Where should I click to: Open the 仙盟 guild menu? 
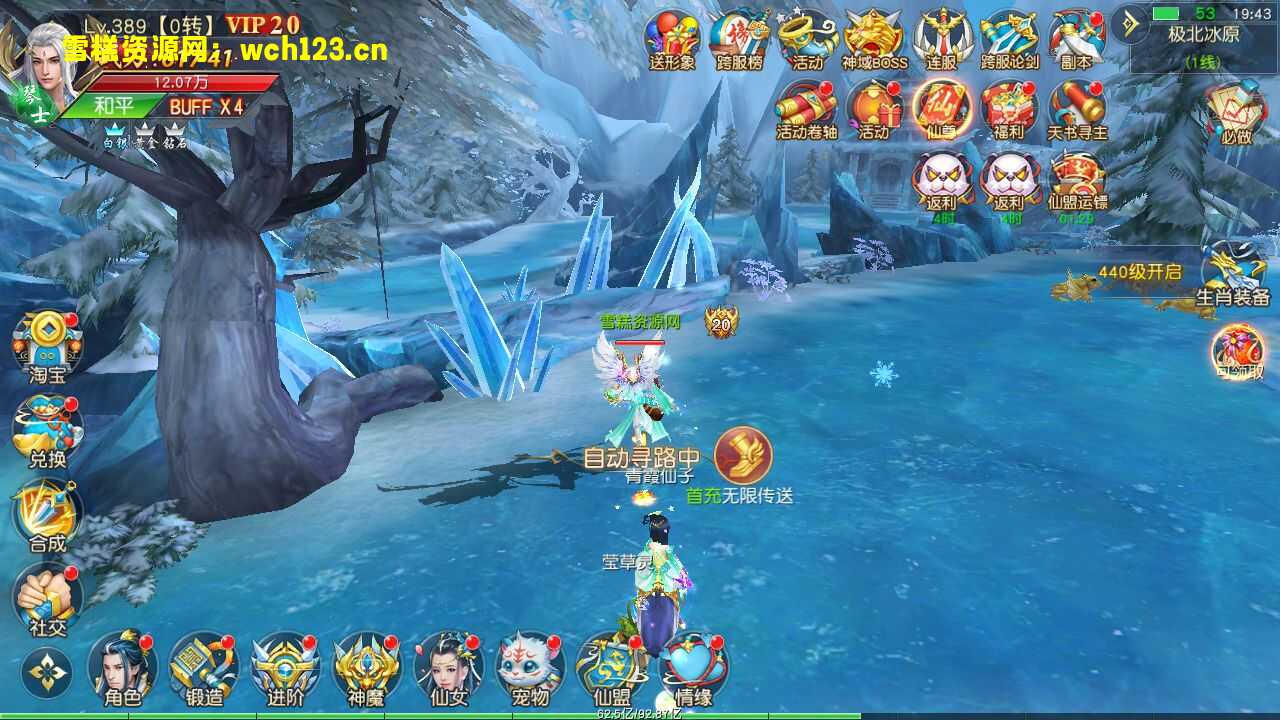pos(610,667)
